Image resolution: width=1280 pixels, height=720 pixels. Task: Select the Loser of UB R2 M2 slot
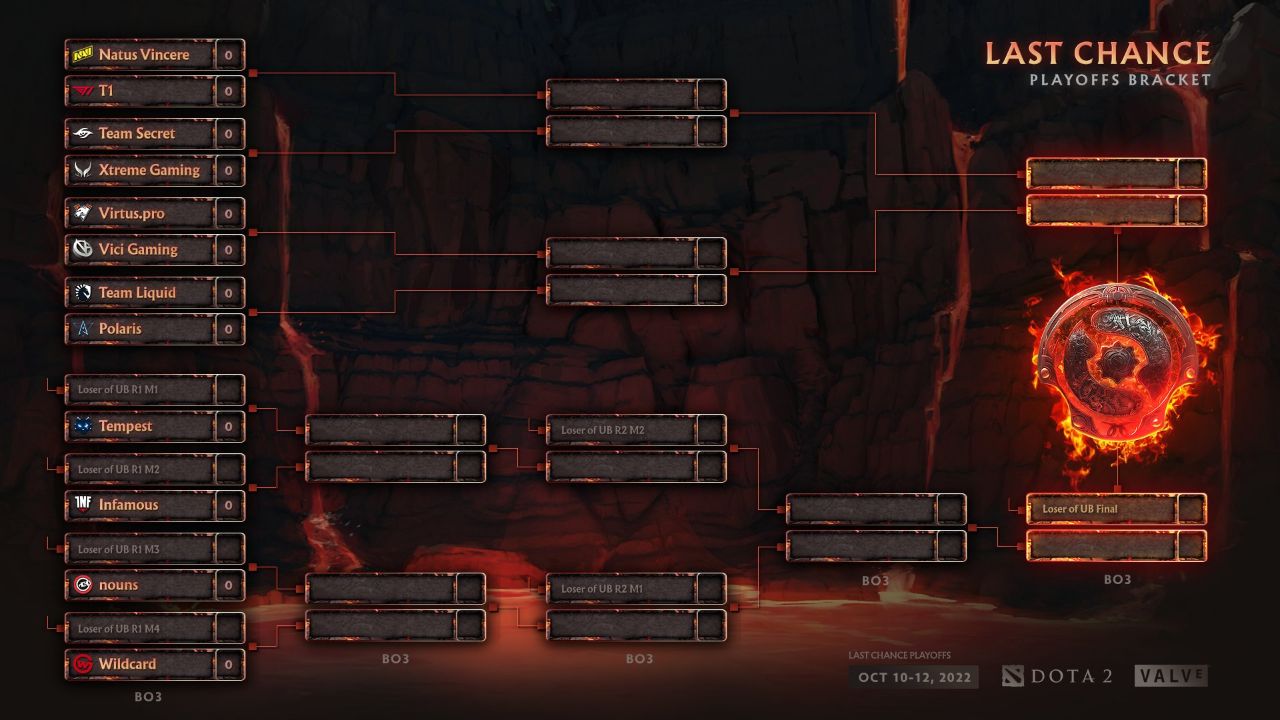[x=622, y=430]
